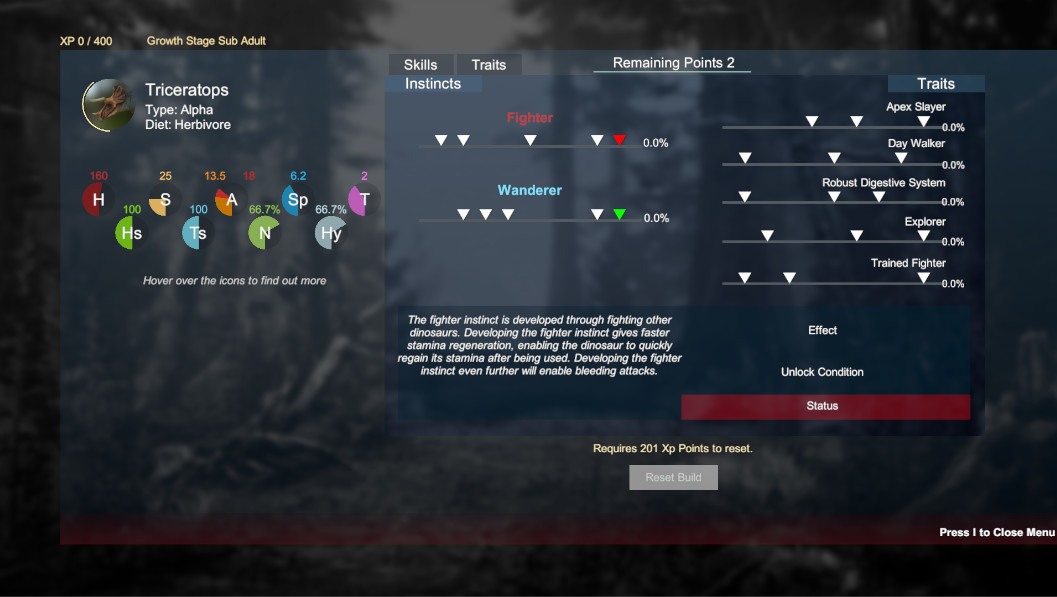This screenshot has height=597, width=1057.
Task: Click the green Hs stat icon
Action: [x=131, y=233]
